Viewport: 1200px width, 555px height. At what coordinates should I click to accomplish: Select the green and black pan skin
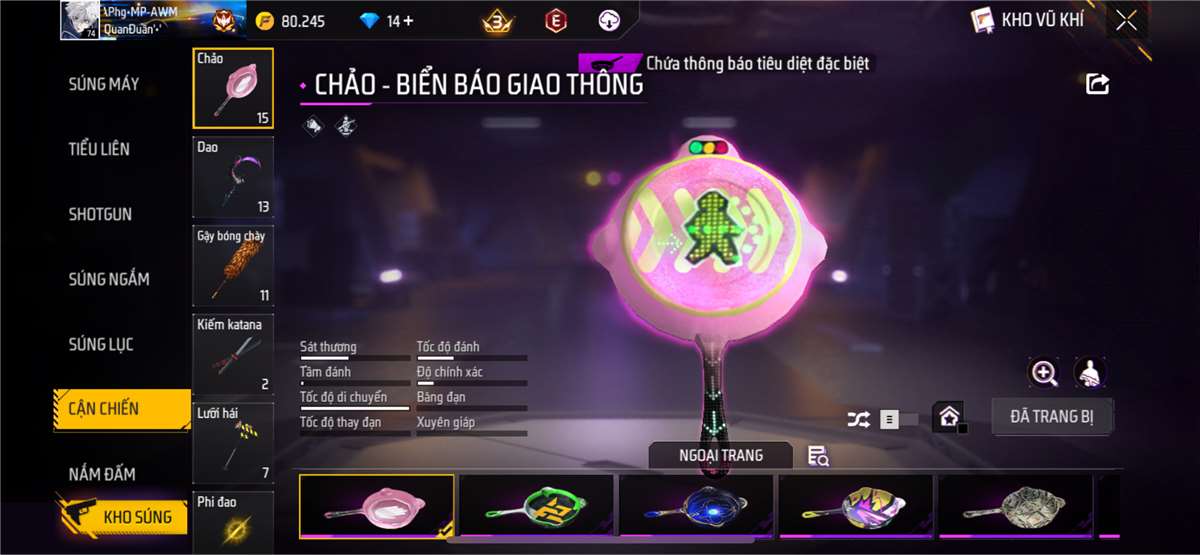(x=537, y=504)
